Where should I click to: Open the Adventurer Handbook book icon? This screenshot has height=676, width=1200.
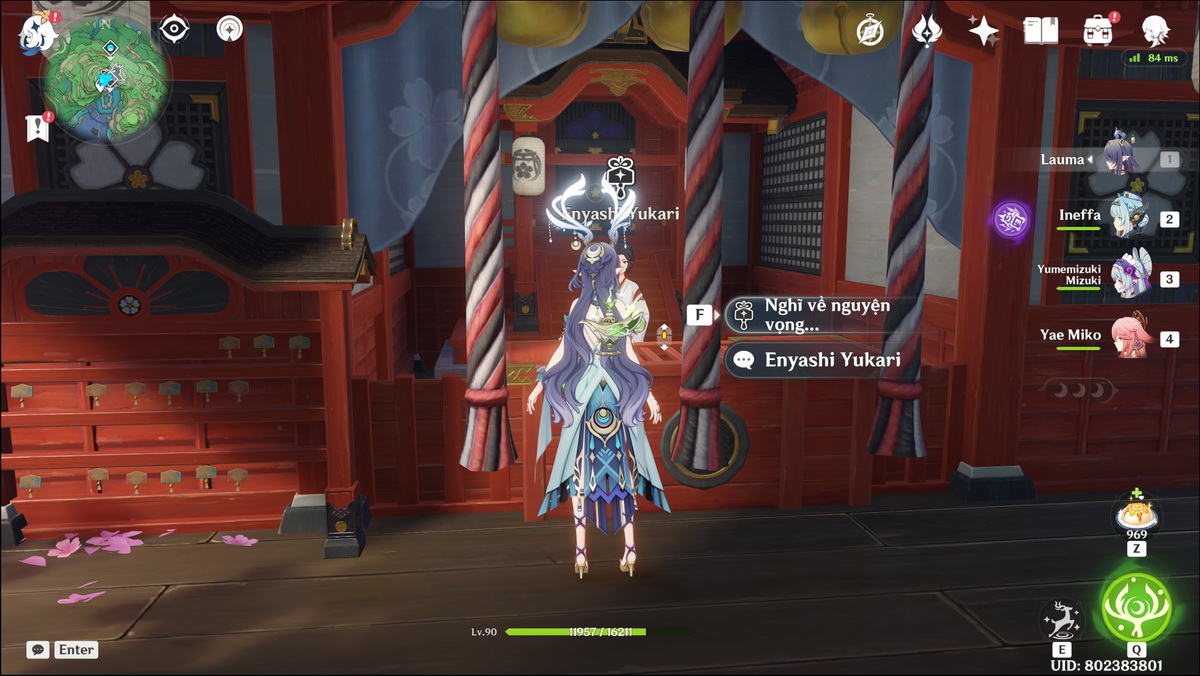pyautogui.click(x=1040, y=31)
